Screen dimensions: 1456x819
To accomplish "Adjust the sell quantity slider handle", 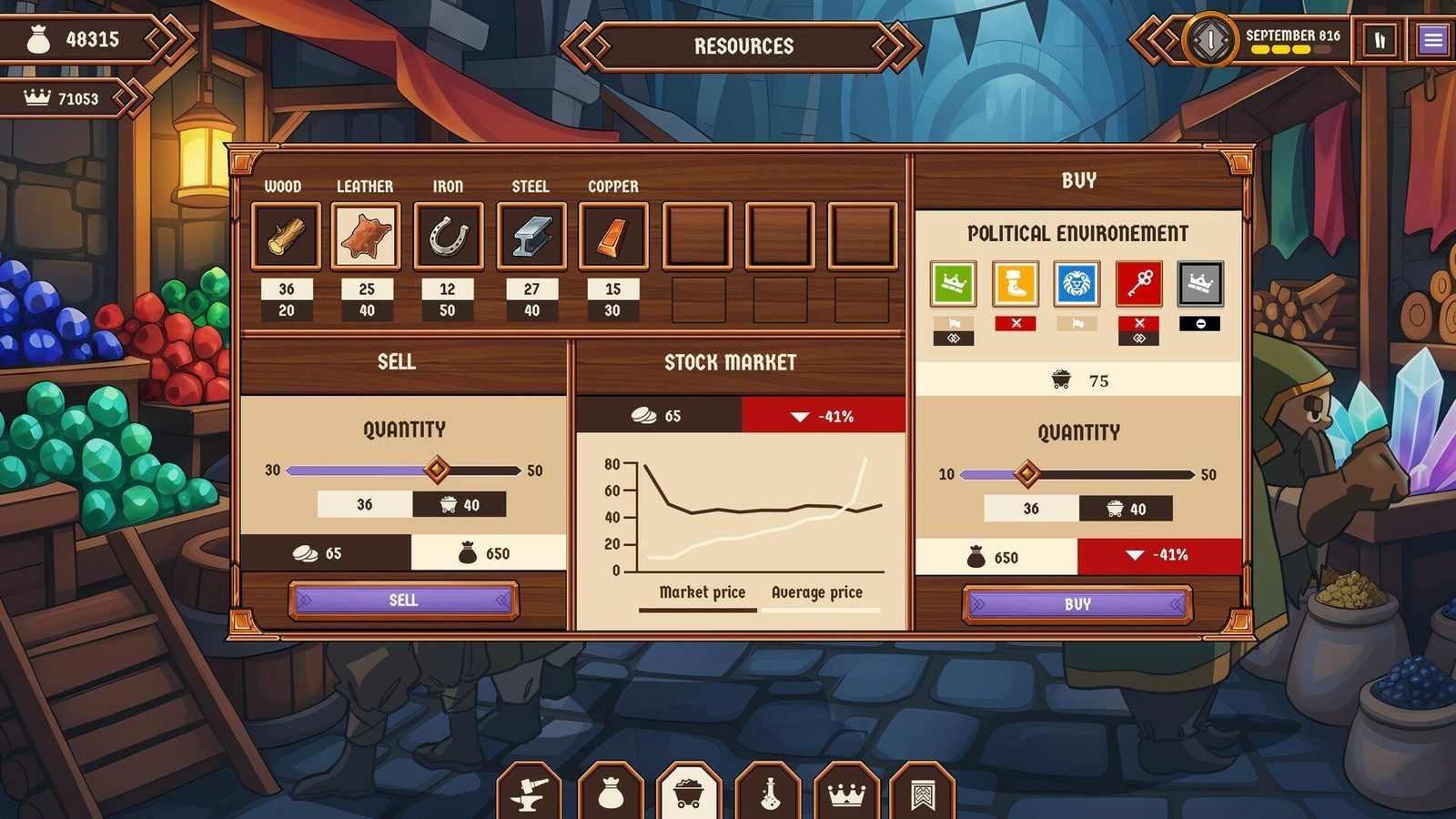I will (x=440, y=470).
